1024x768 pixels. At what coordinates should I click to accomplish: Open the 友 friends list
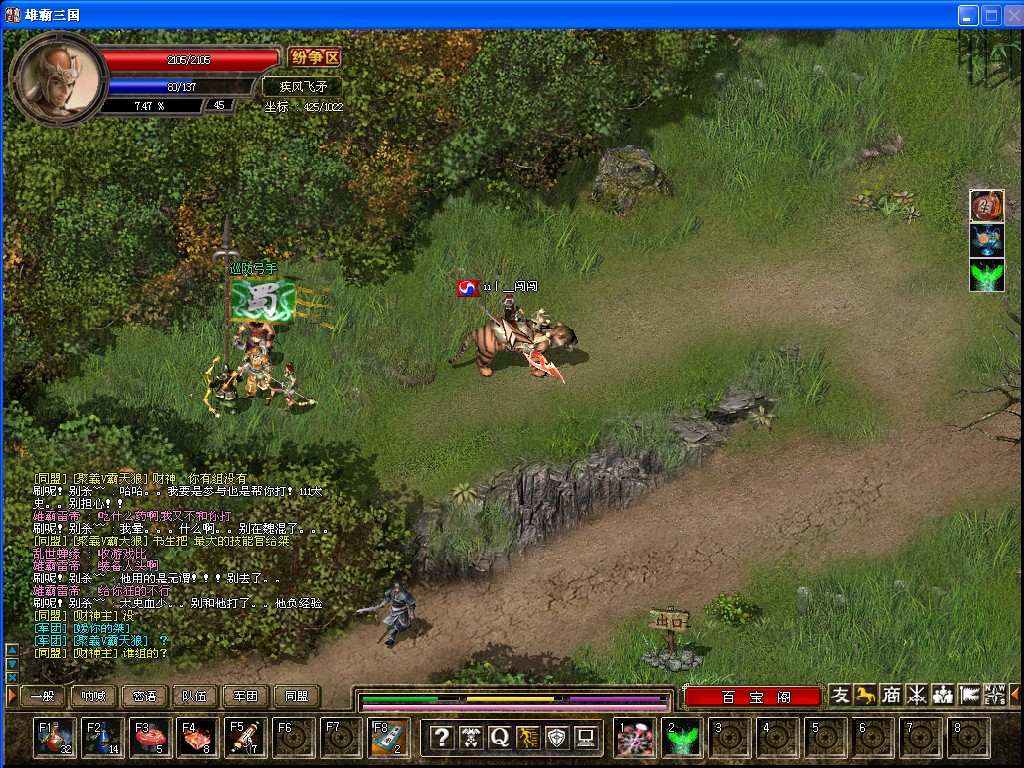[841, 695]
